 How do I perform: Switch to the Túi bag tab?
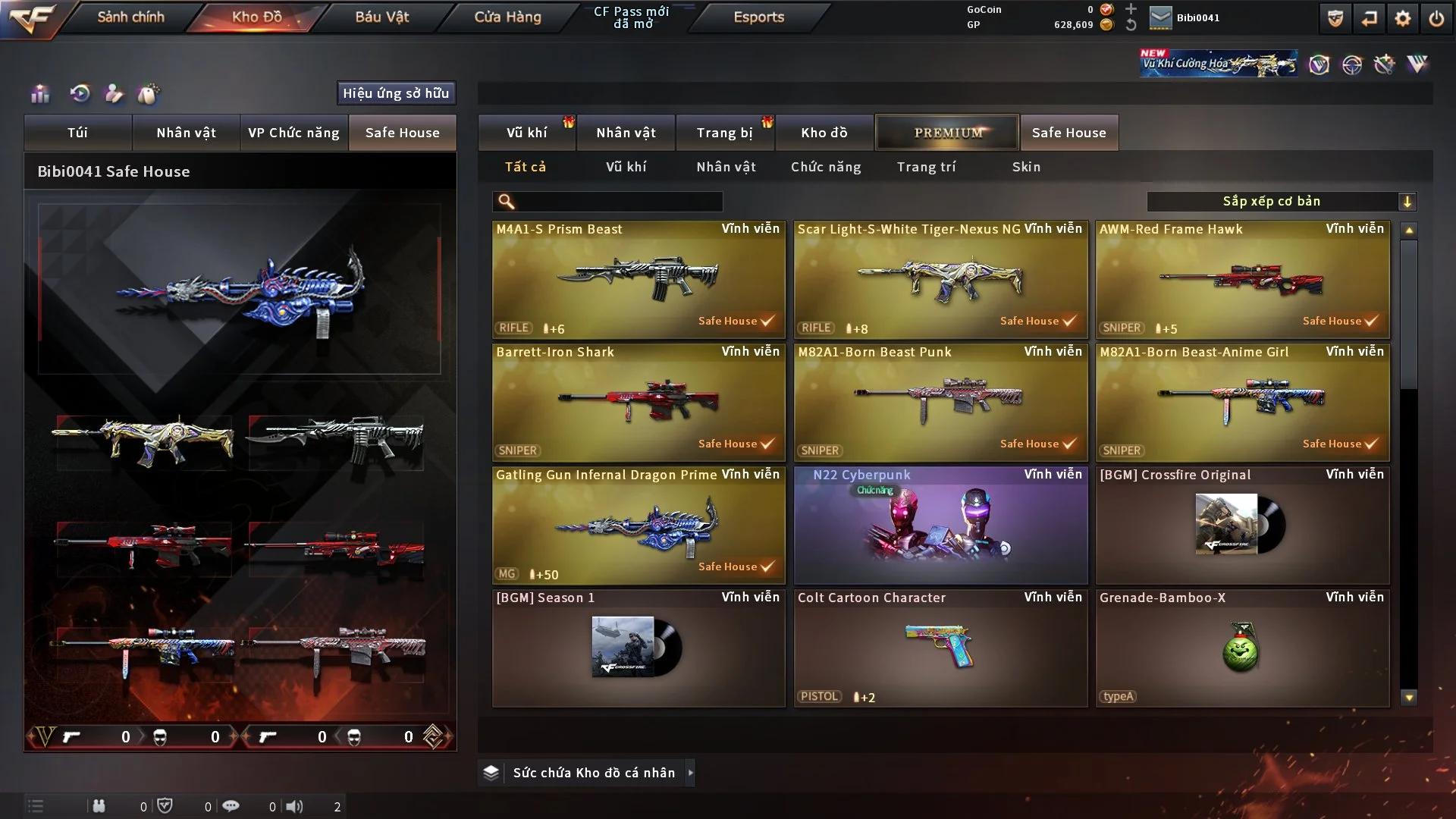[x=77, y=133]
